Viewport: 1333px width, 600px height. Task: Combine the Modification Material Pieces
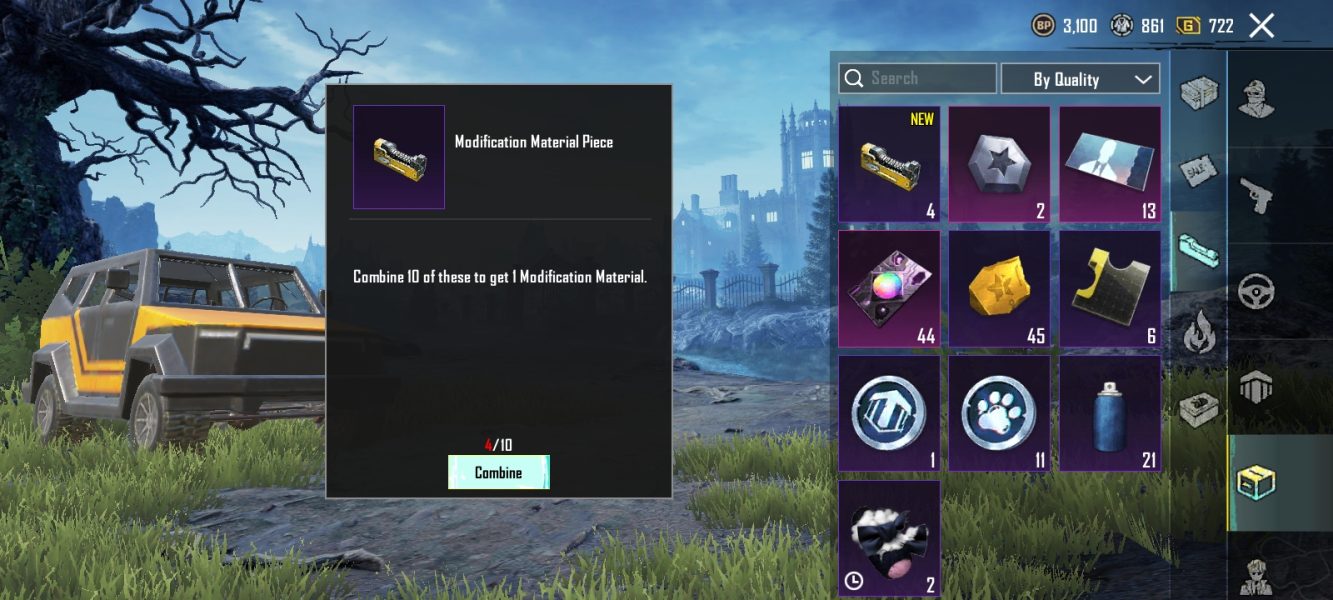click(x=498, y=472)
